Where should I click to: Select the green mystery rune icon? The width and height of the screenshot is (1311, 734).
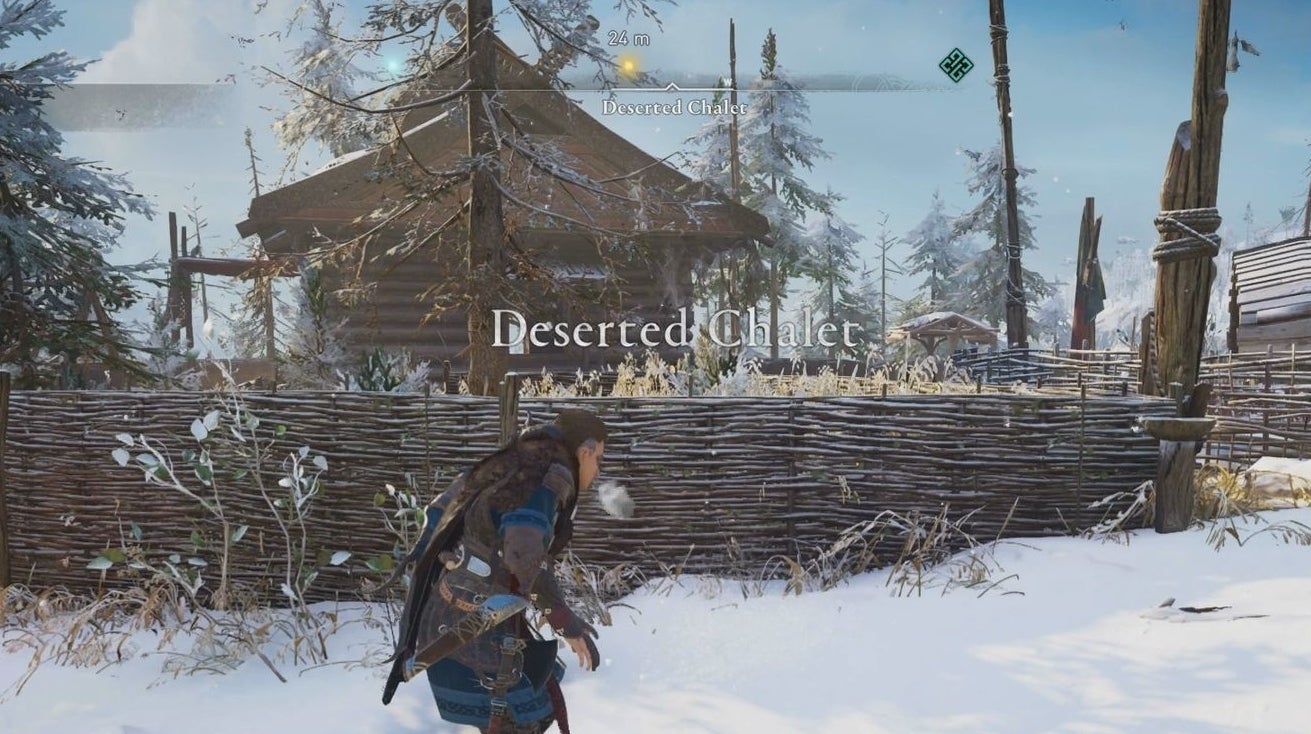[955, 66]
